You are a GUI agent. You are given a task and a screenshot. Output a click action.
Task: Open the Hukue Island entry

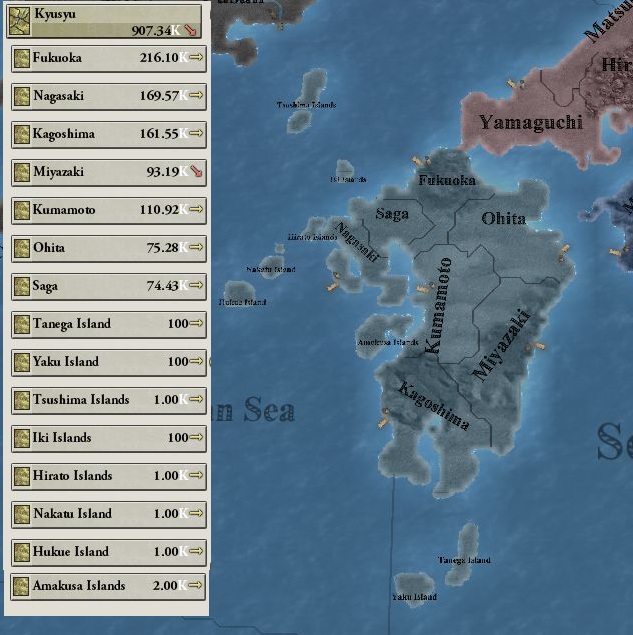[x=108, y=552]
